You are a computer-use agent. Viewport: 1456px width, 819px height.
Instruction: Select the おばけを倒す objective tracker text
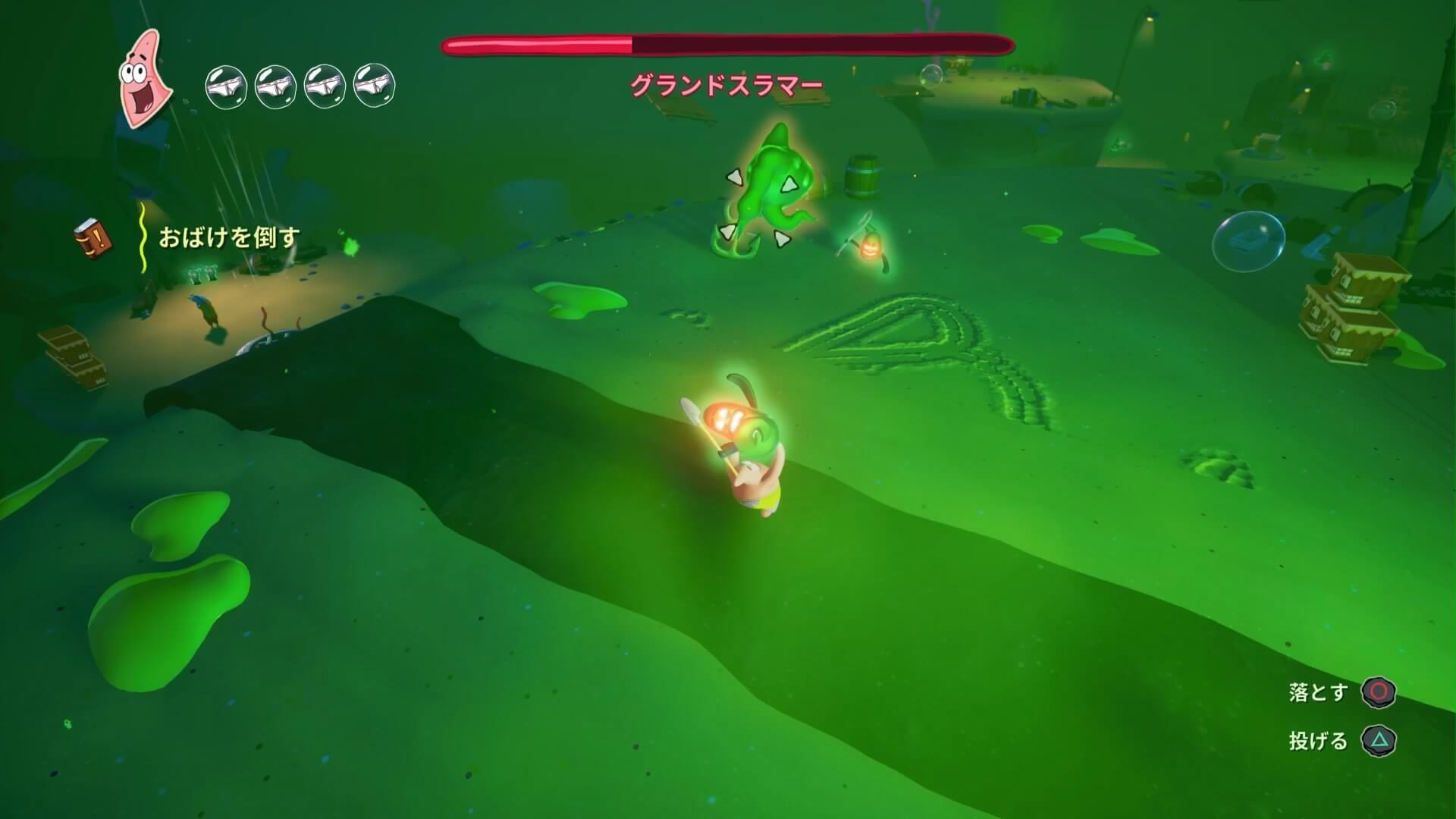(x=229, y=238)
